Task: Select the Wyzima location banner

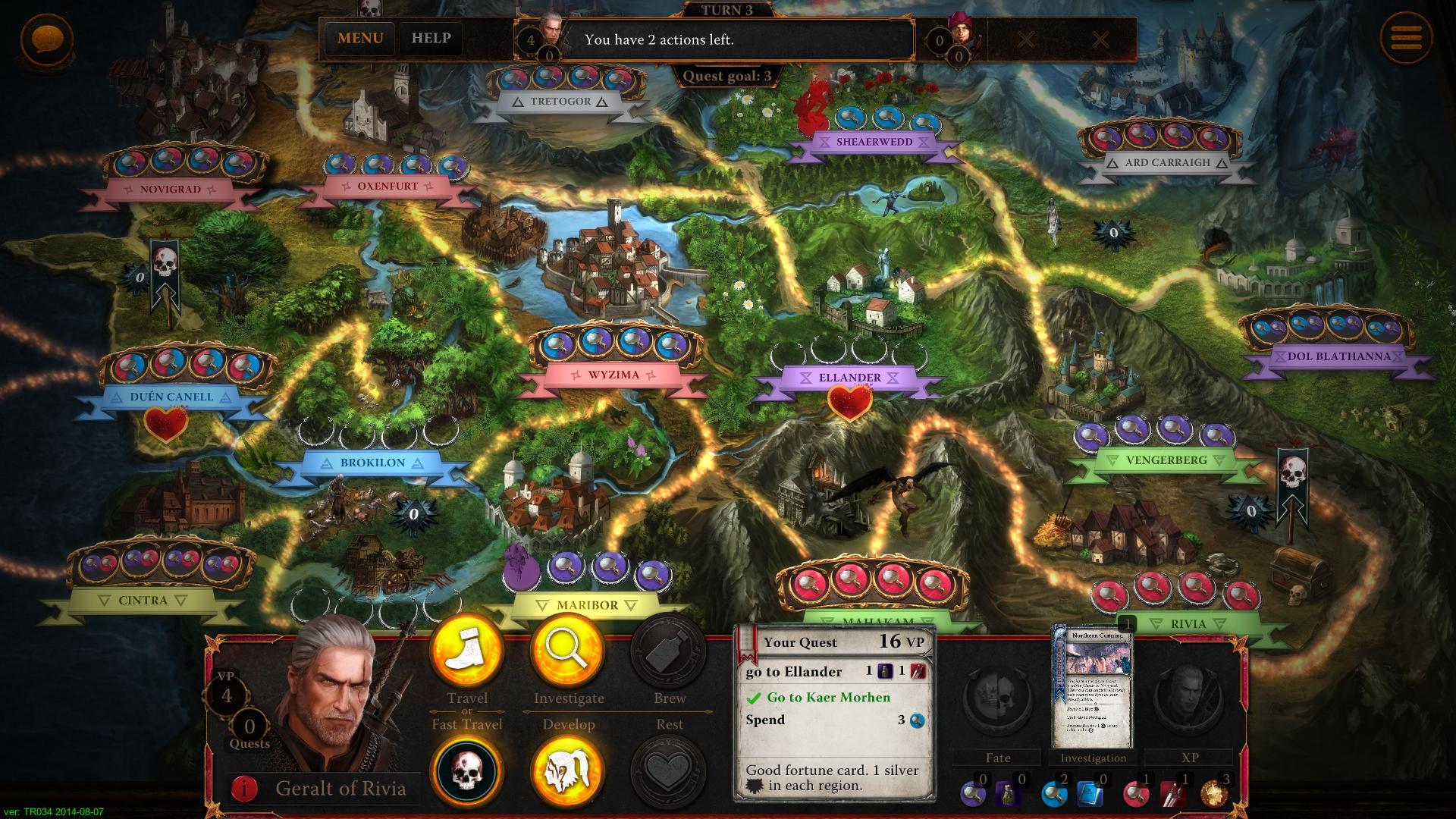Action: point(613,375)
